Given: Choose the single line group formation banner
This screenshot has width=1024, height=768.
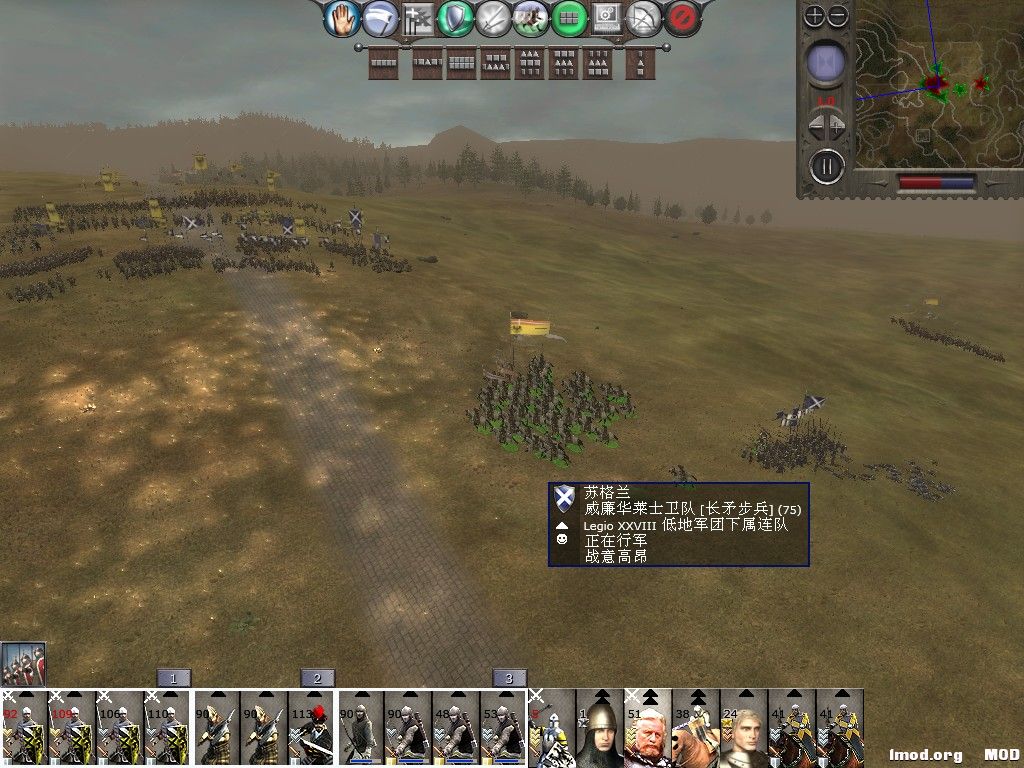Looking at the screenshot, I should pos(384,63).
